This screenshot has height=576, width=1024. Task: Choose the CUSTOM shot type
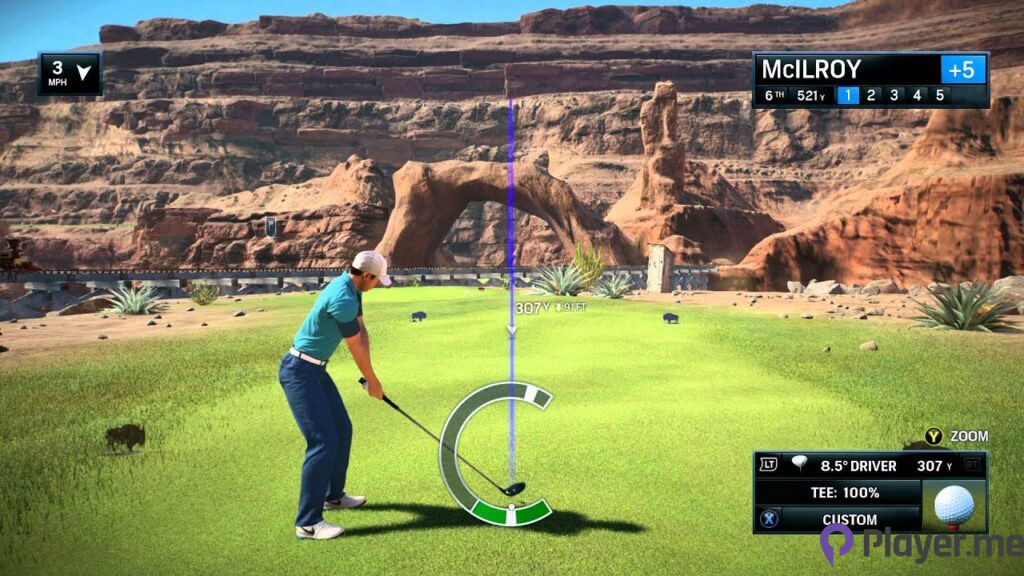(849, 520)
